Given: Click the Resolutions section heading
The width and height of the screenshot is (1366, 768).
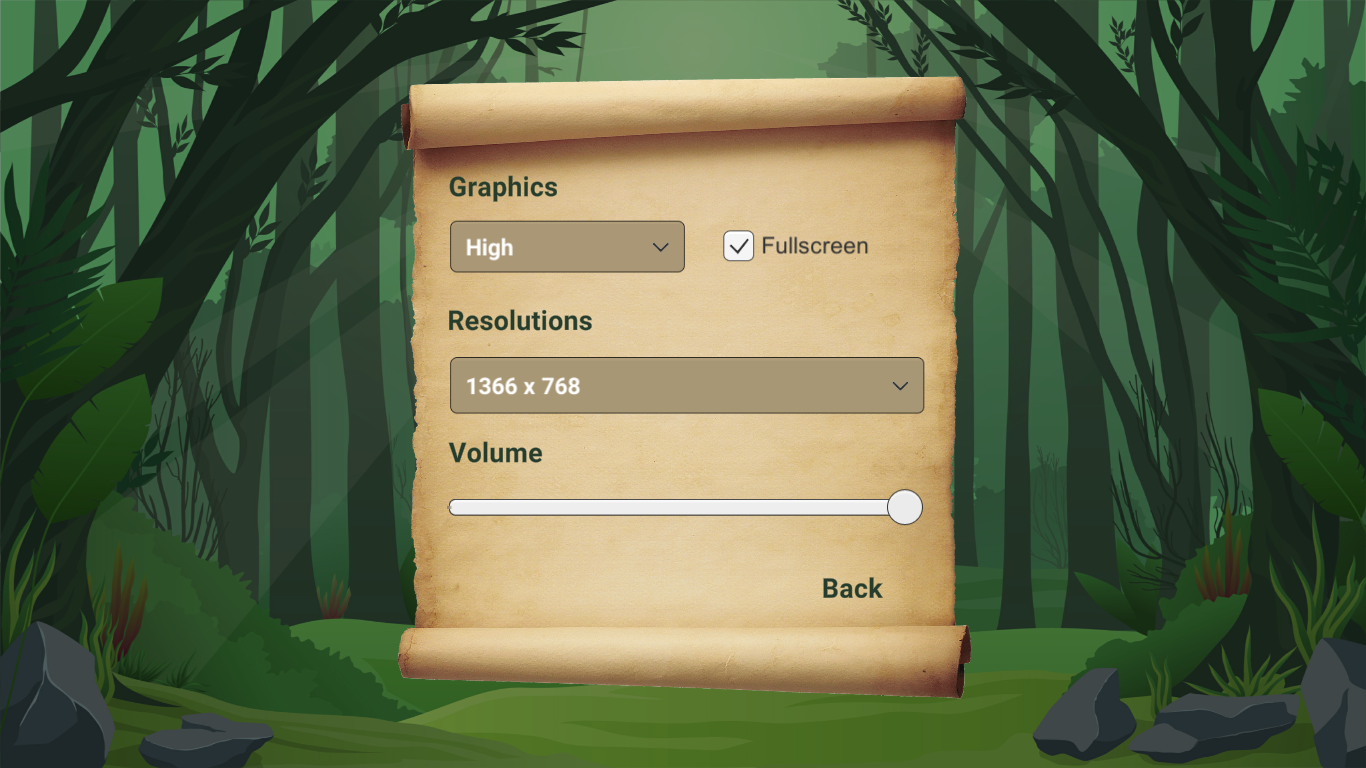Looking at the screenshot, I should point(521,321).
